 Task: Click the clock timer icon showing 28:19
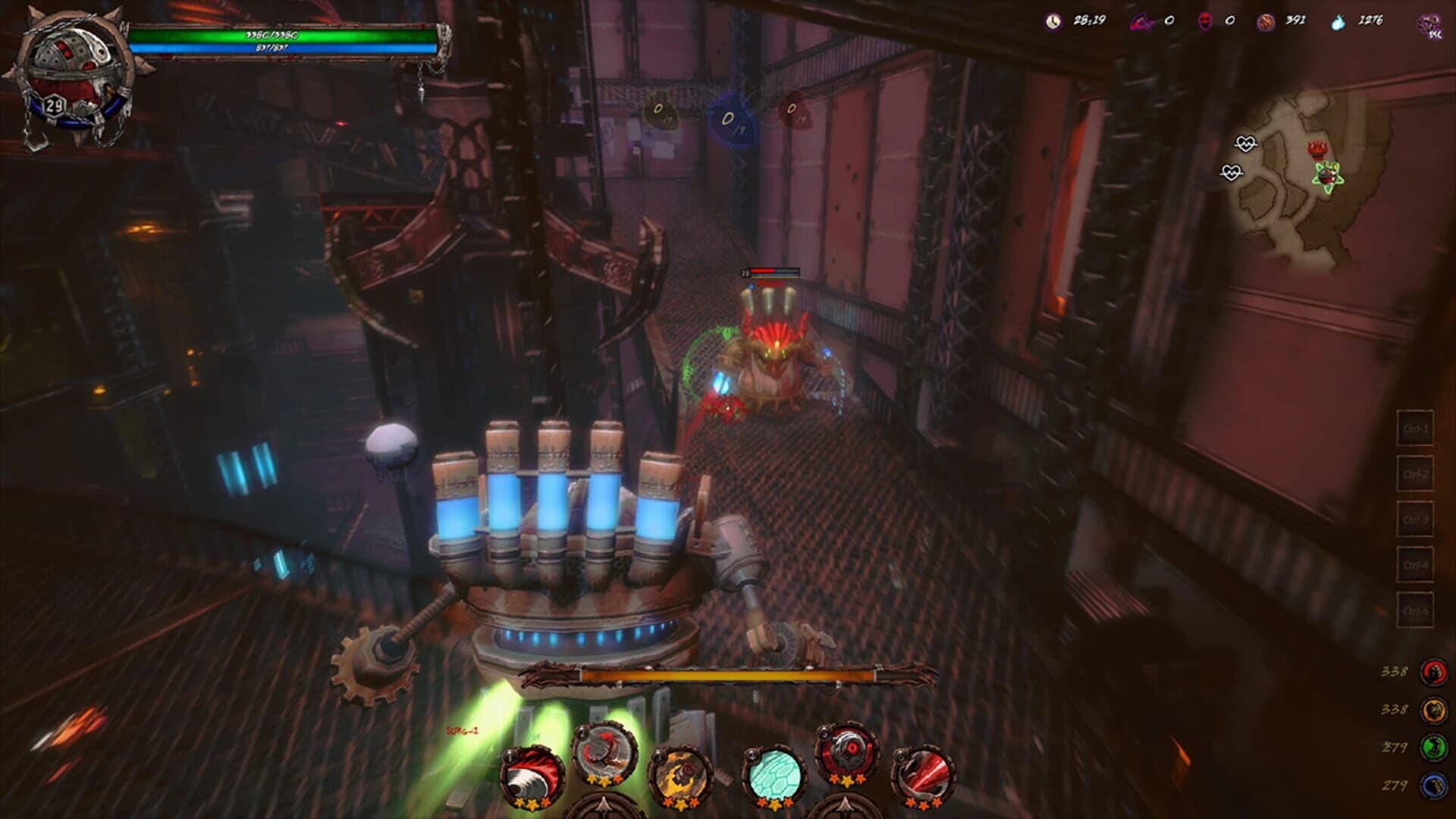(x=1052, y=22)
